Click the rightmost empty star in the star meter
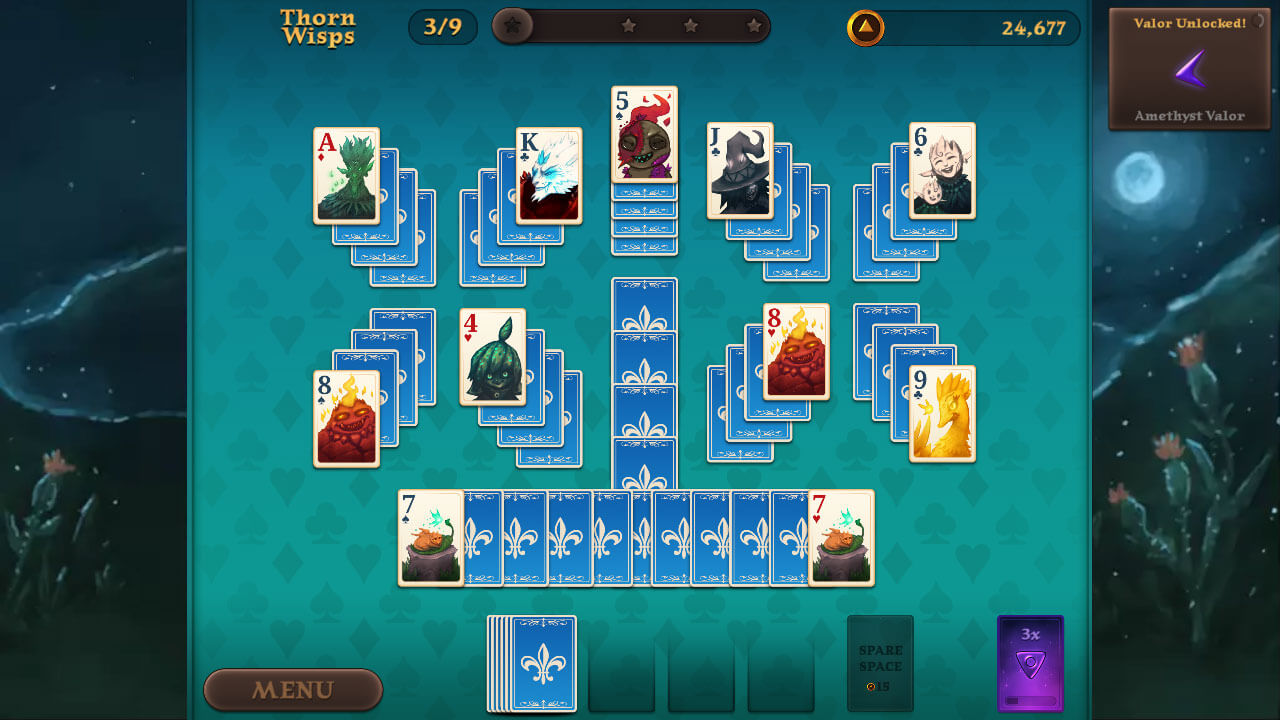 755,27
